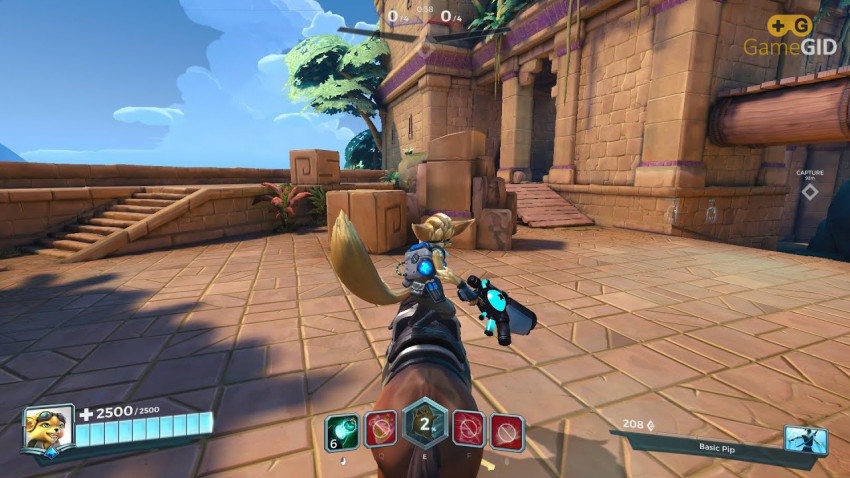The image size is (850, 478).
Task: Click Pip's character portrait
Action: click(x=48, y=430)
